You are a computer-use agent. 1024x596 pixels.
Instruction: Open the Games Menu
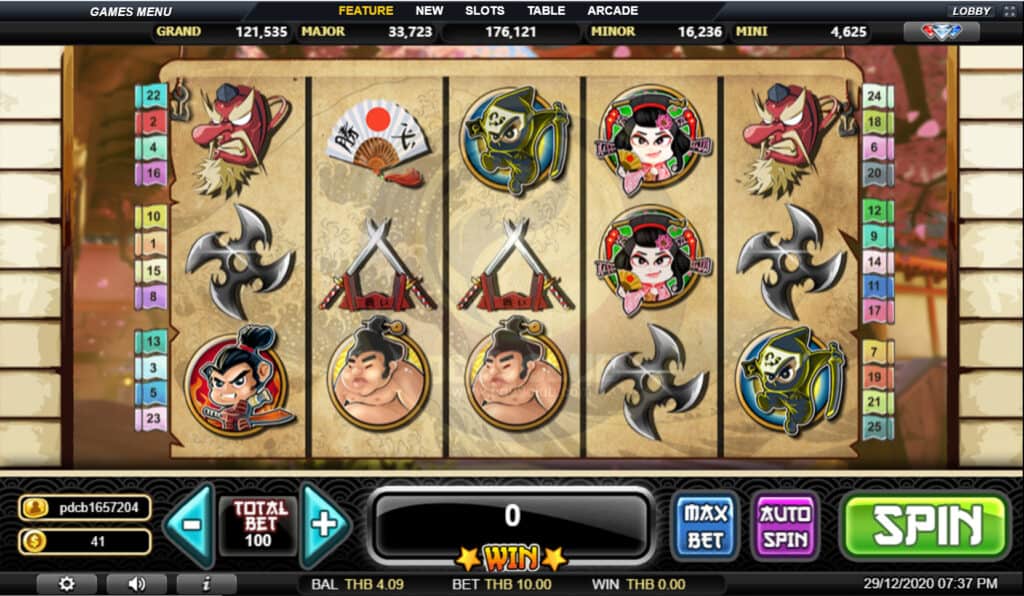coord(131,11)
